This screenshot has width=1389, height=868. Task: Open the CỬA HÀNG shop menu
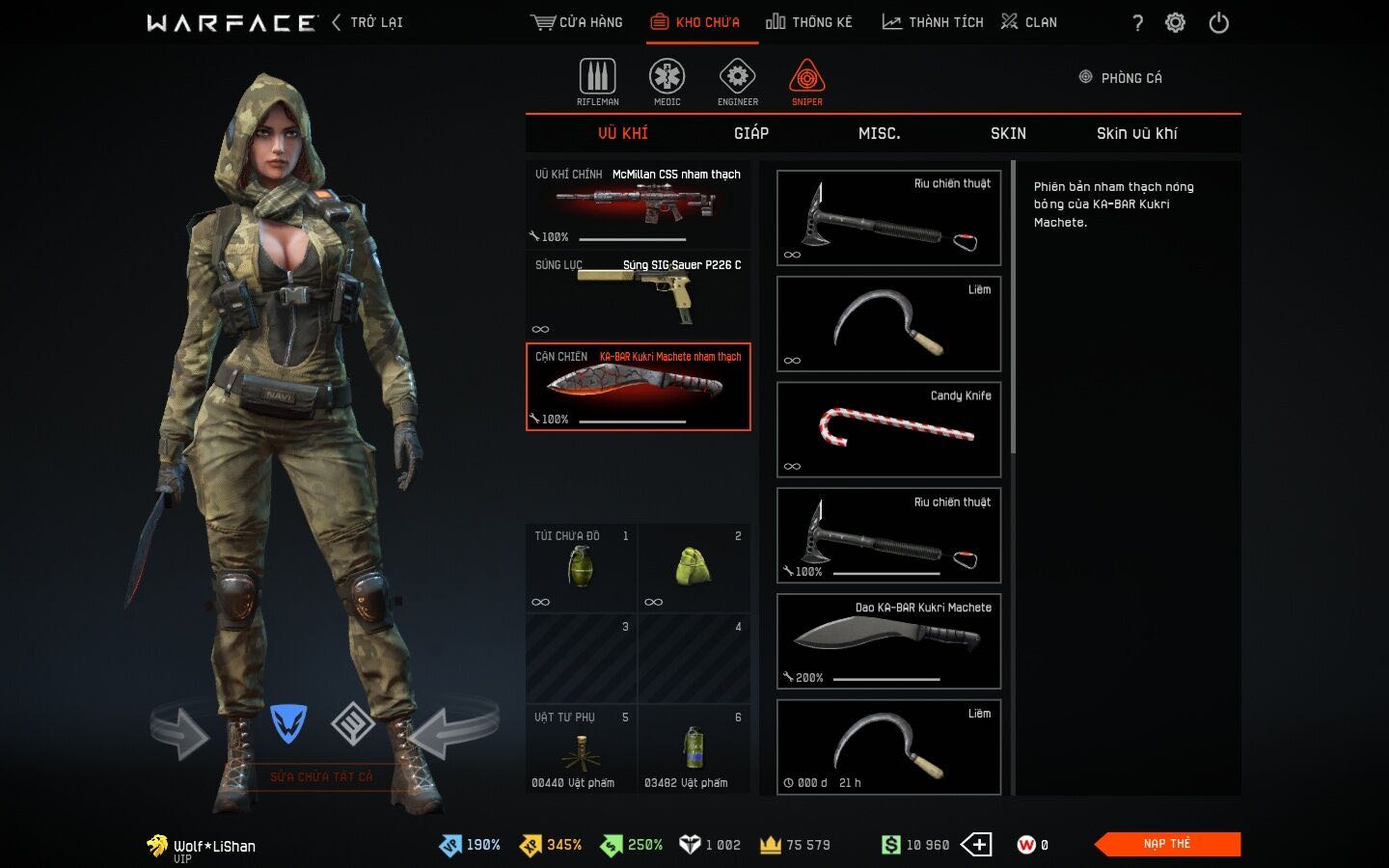[x=577, y=22]
